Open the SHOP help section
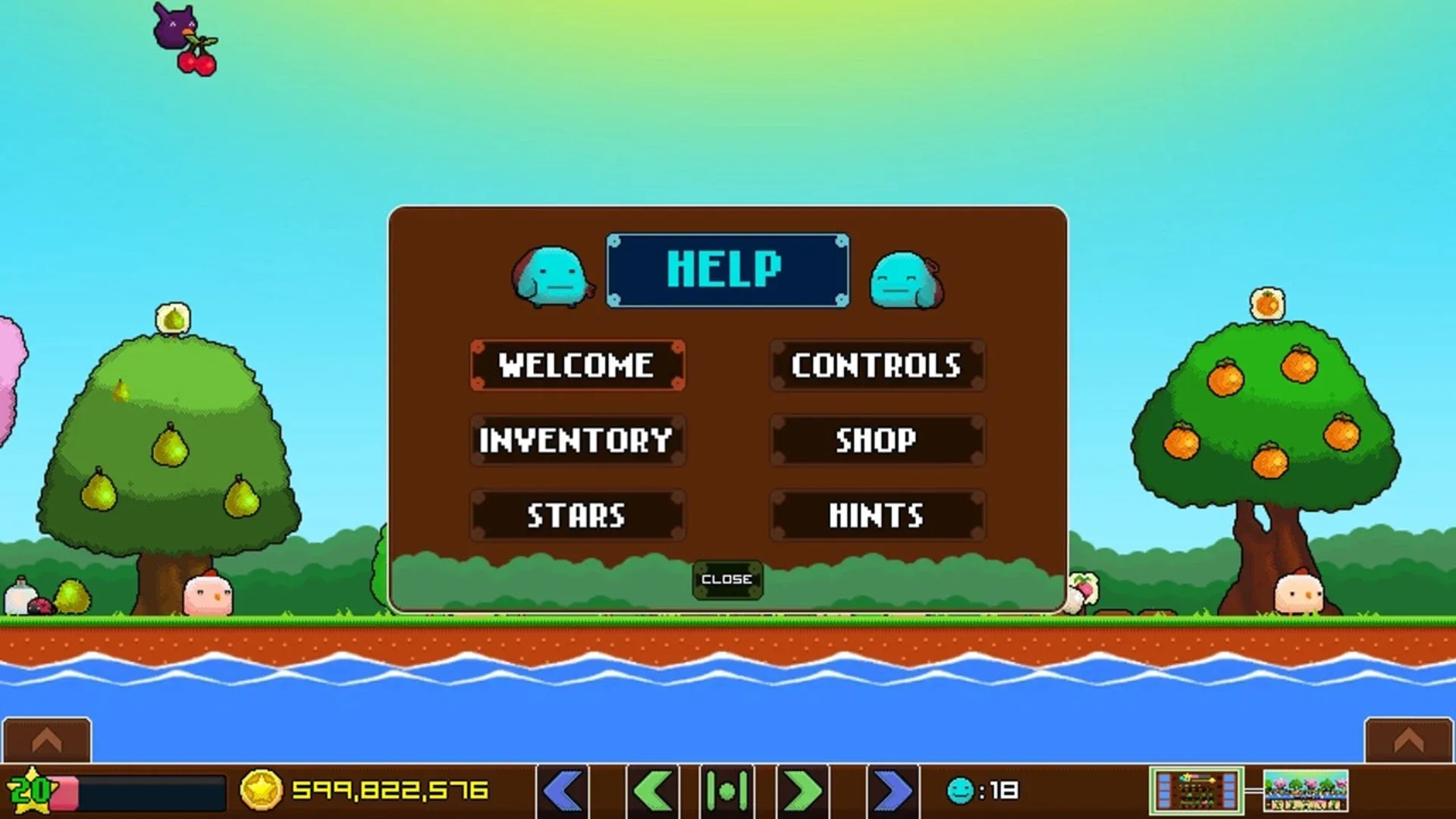This screenshot has height=819, width=1456. (x=877, y=441)
